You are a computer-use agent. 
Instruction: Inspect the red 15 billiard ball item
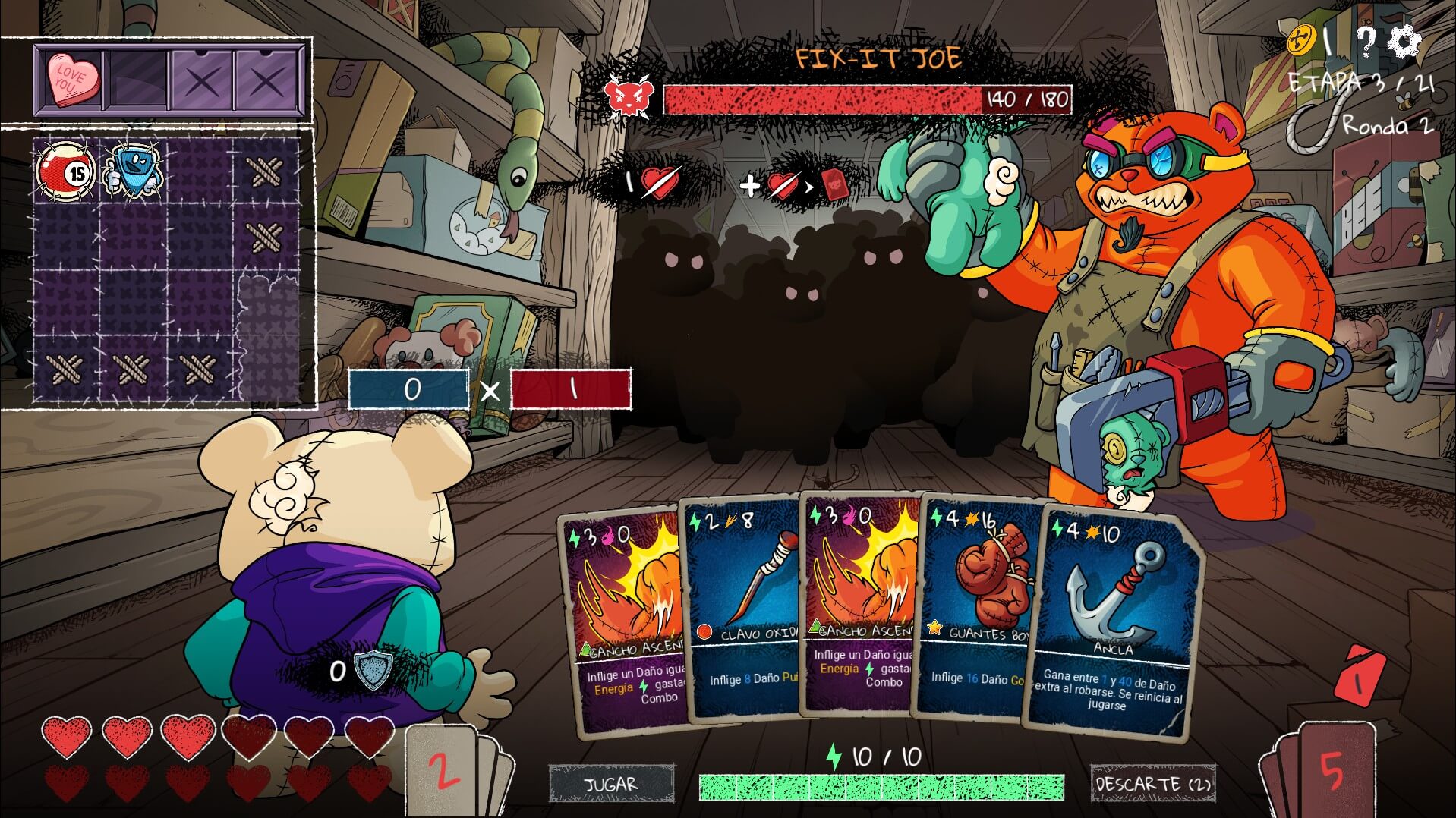coord(66,171)
